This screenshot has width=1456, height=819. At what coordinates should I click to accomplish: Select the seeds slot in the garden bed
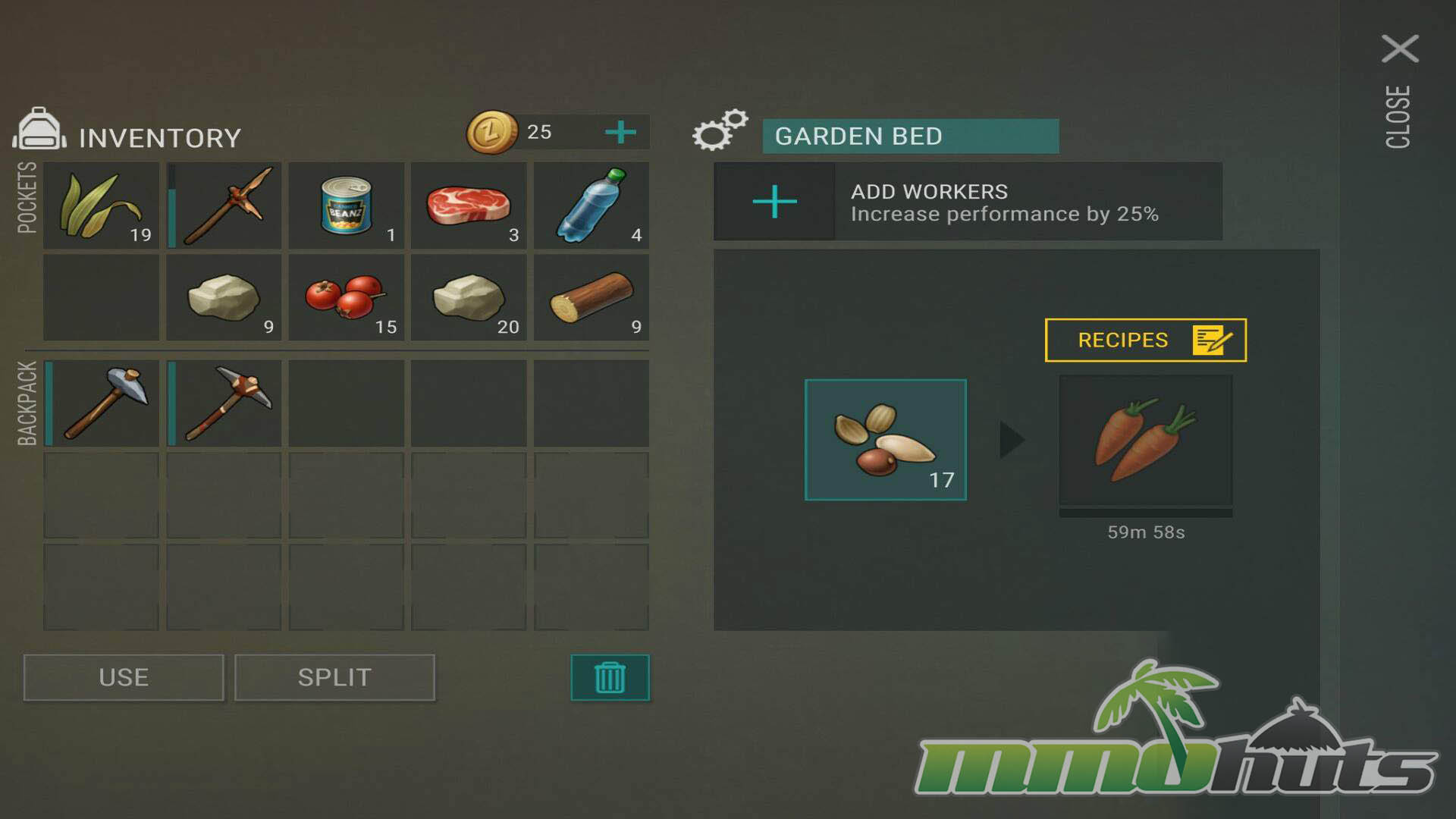[885, 440]
